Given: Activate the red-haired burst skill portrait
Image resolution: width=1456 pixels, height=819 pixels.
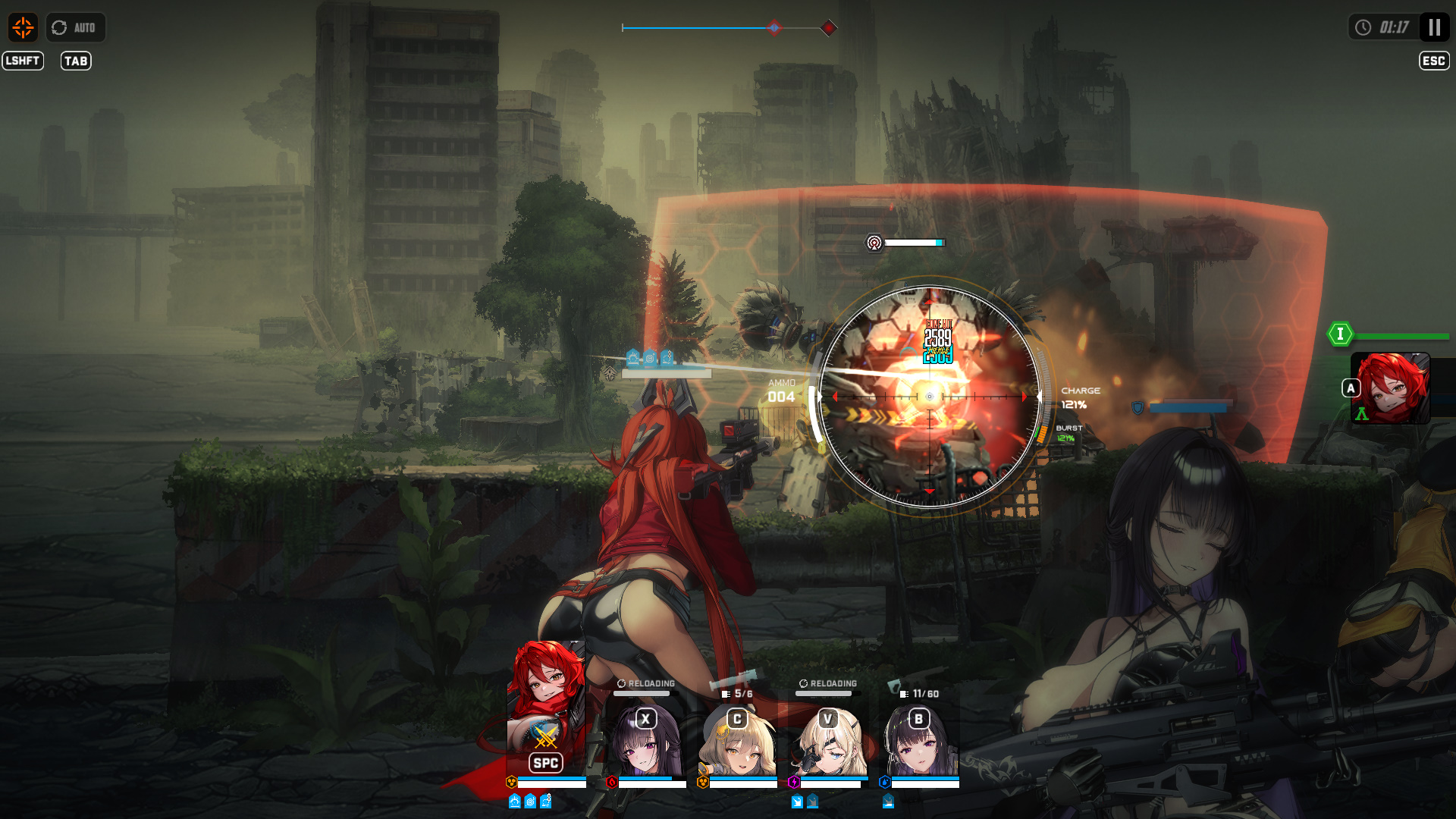Looking at the screenshot, I should point(1391,388).
